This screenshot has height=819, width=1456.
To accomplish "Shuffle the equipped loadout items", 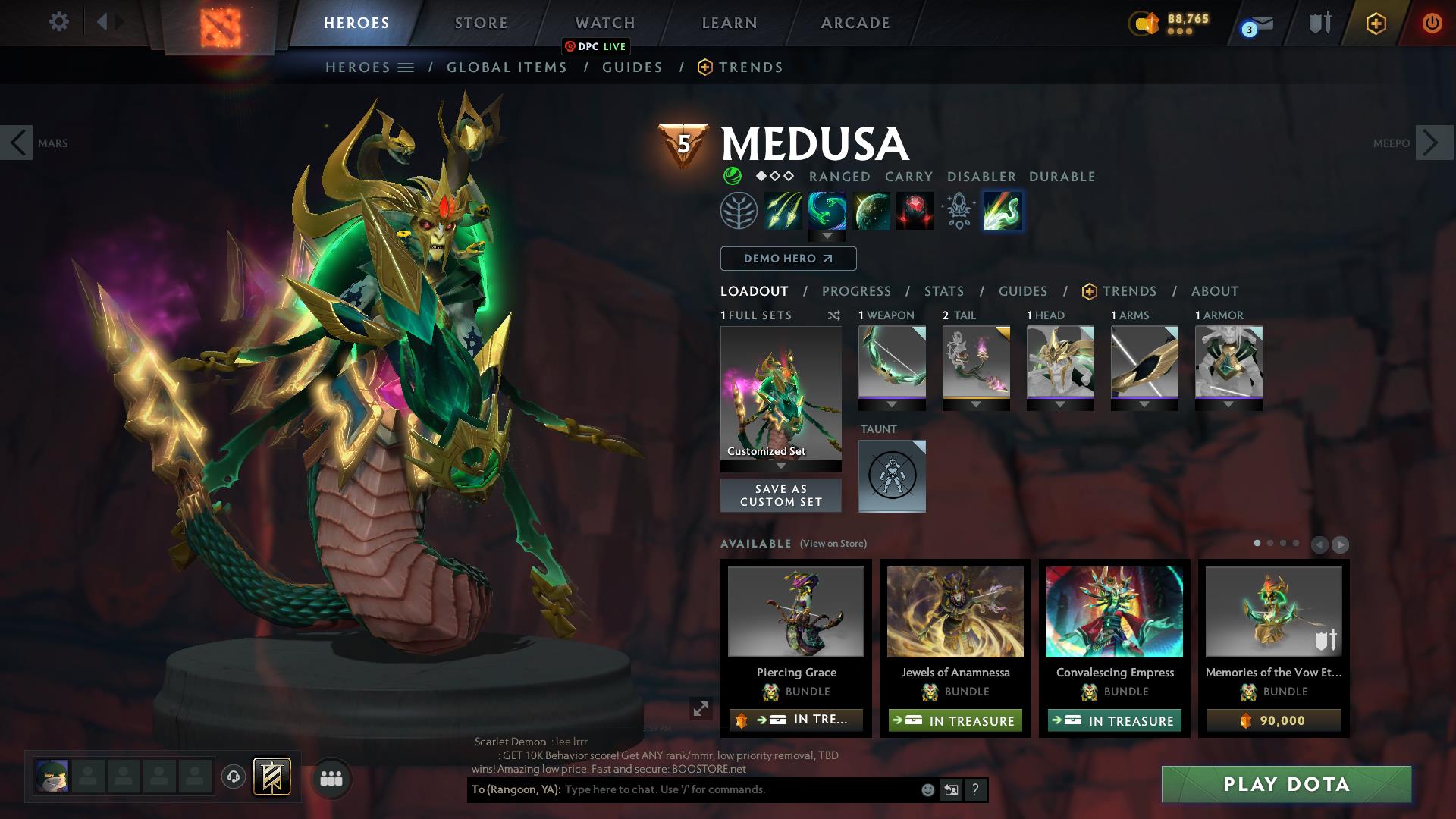I will pos(833,315).
